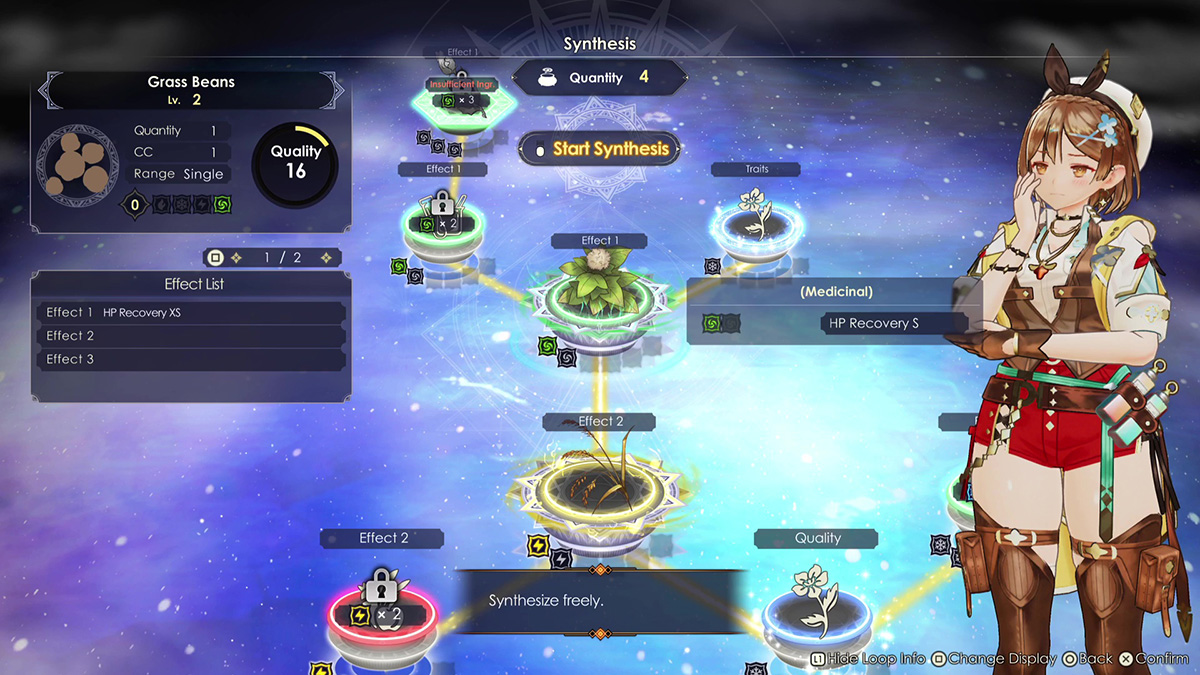Choose the blue Quality material loop
This screenshot has width=1200, height=675.
point(817,607)
